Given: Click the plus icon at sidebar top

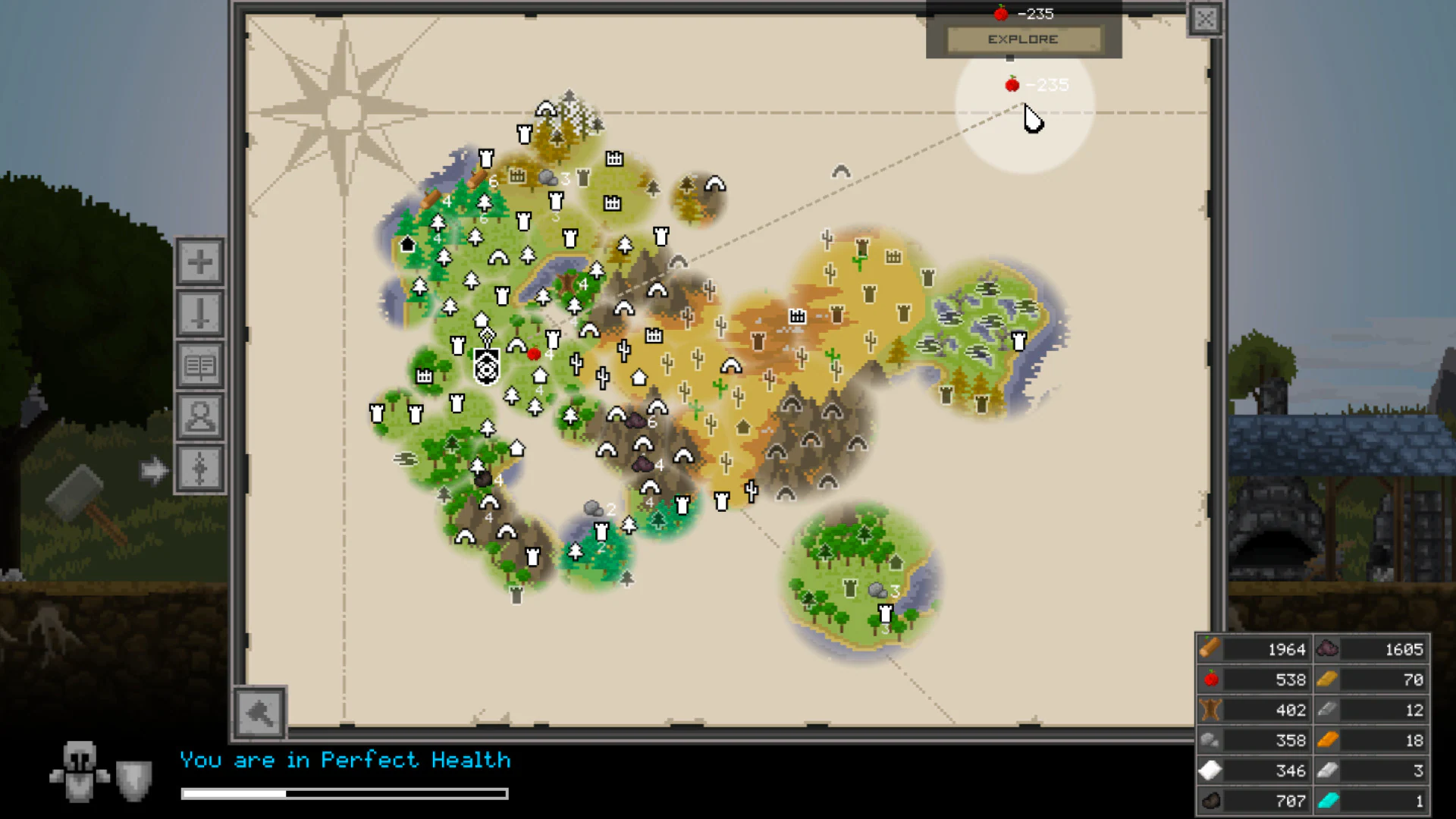Looking at the screenshot, I should coord(199,260).
